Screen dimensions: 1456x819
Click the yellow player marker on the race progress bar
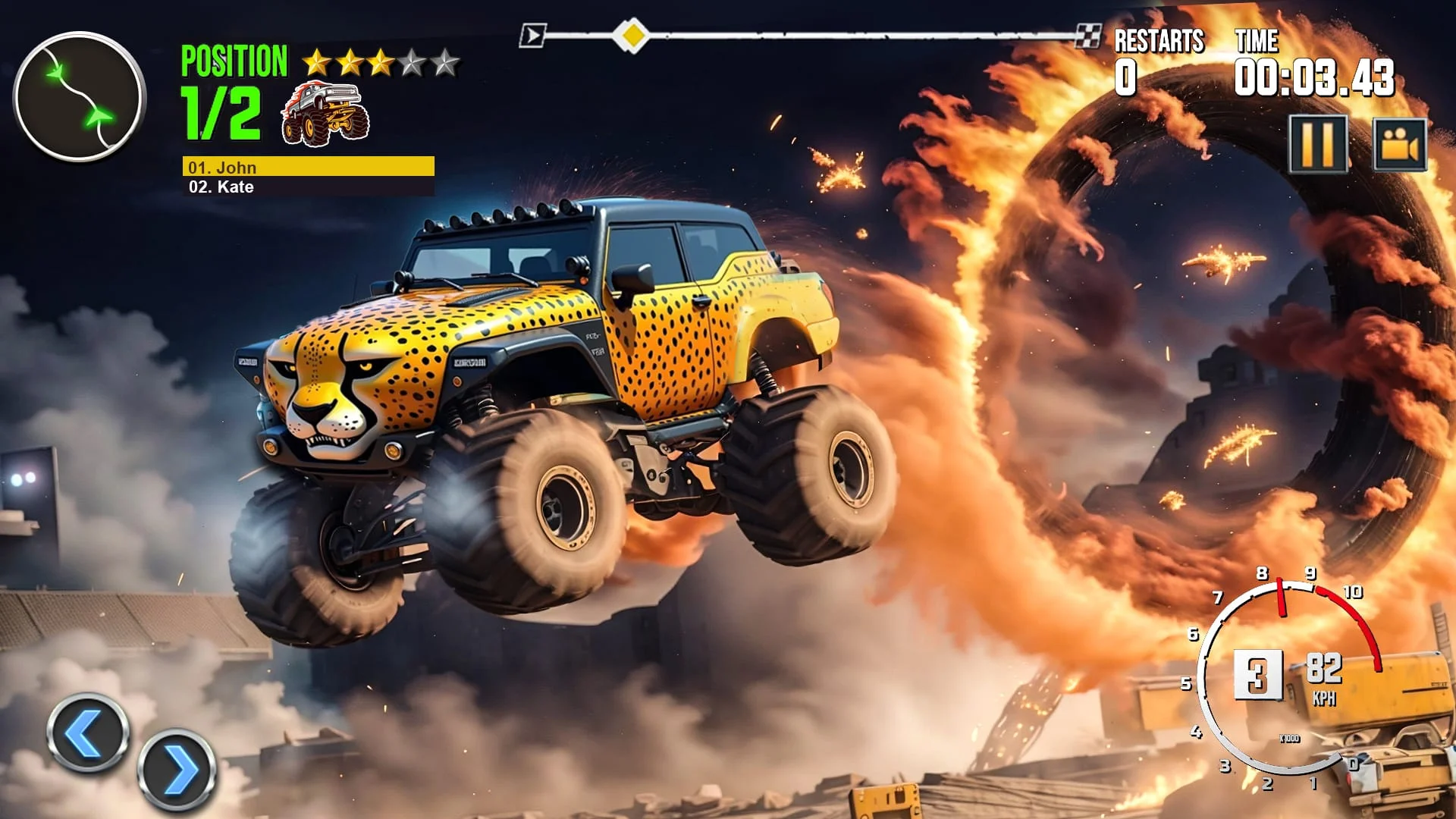click(x=632, y=33)
